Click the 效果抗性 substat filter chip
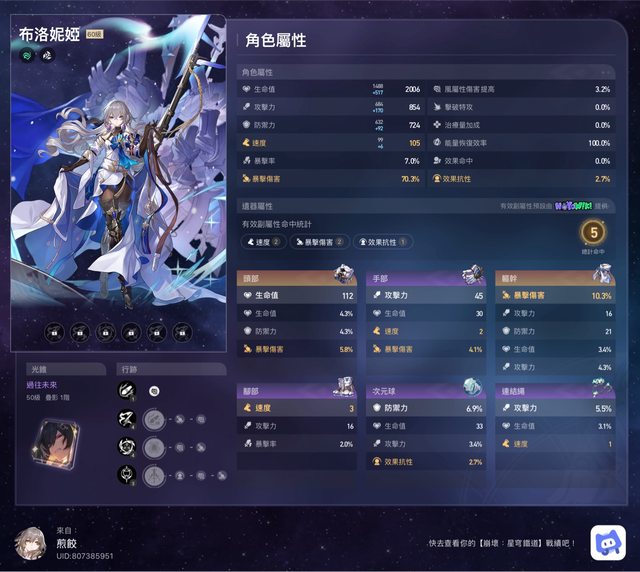The image size is (640, 572). point(383,241)
